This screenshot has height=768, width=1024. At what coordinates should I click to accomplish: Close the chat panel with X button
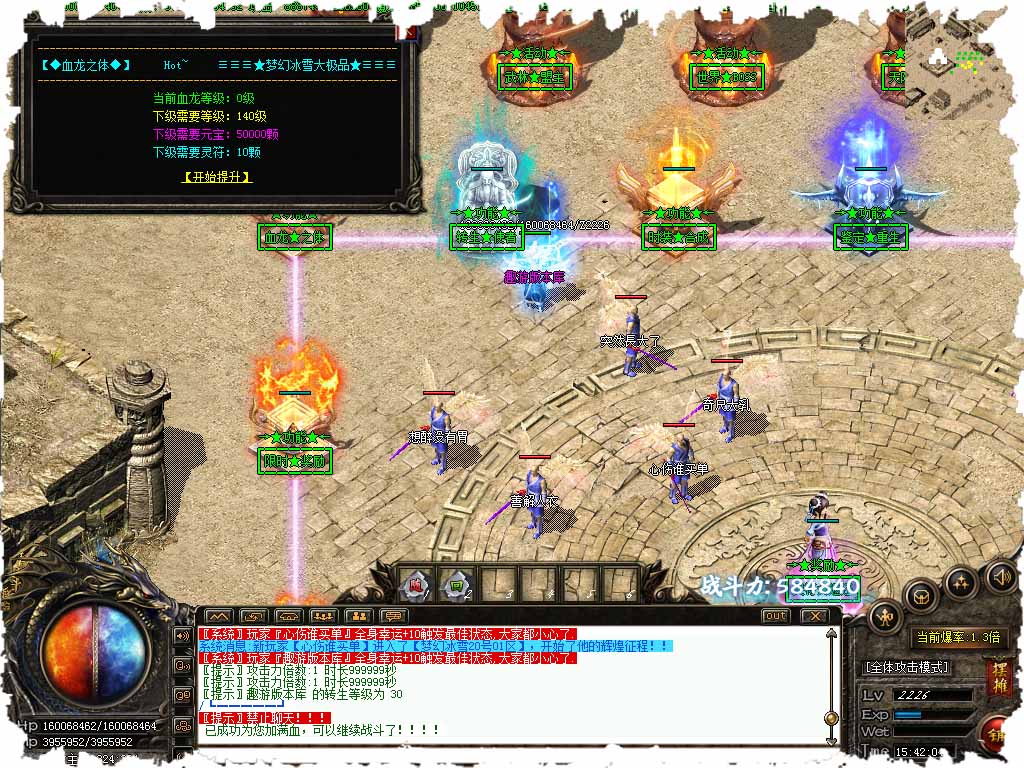tap(814, 616)
